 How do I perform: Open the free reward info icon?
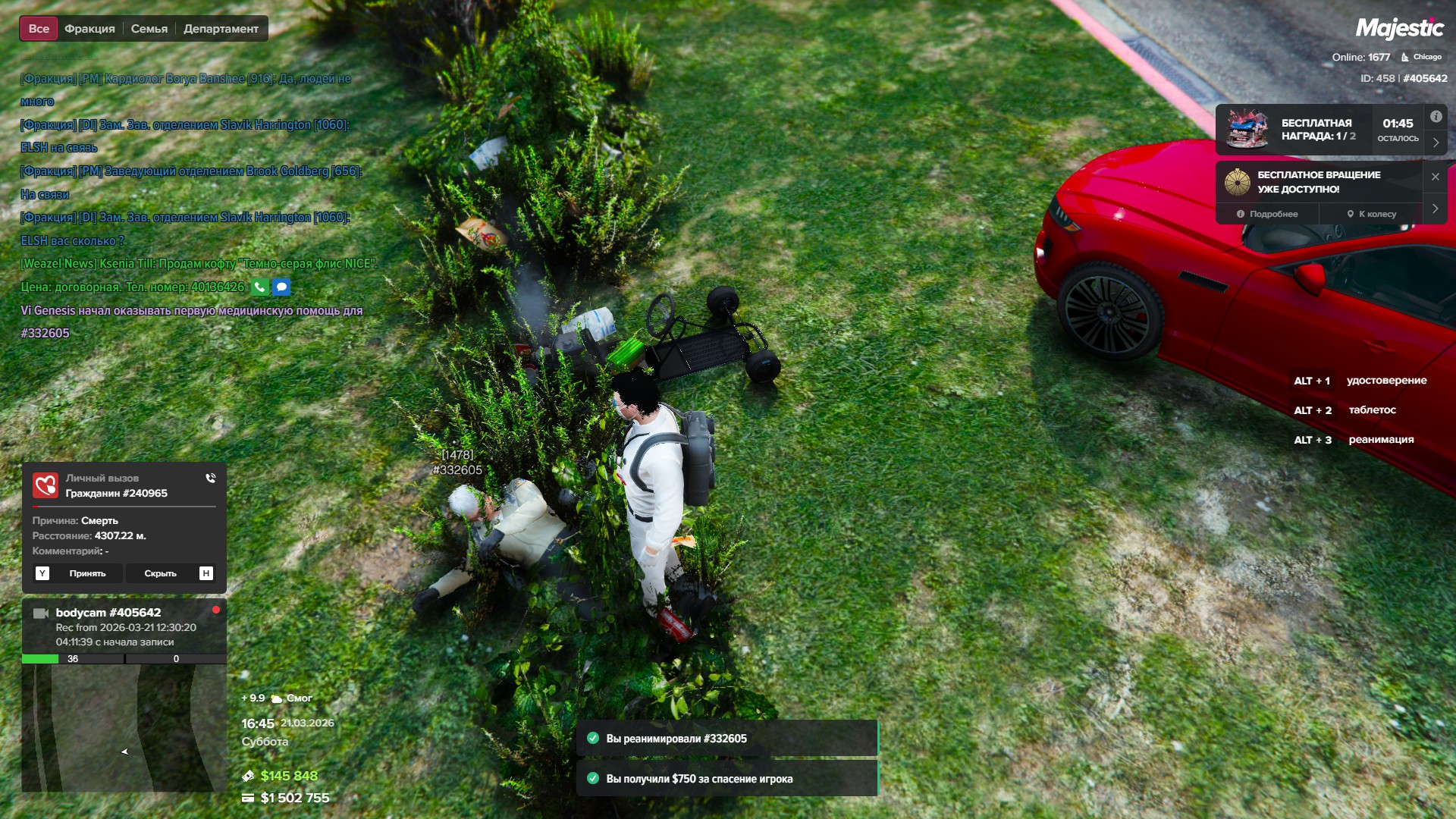tap(1436, 117)
